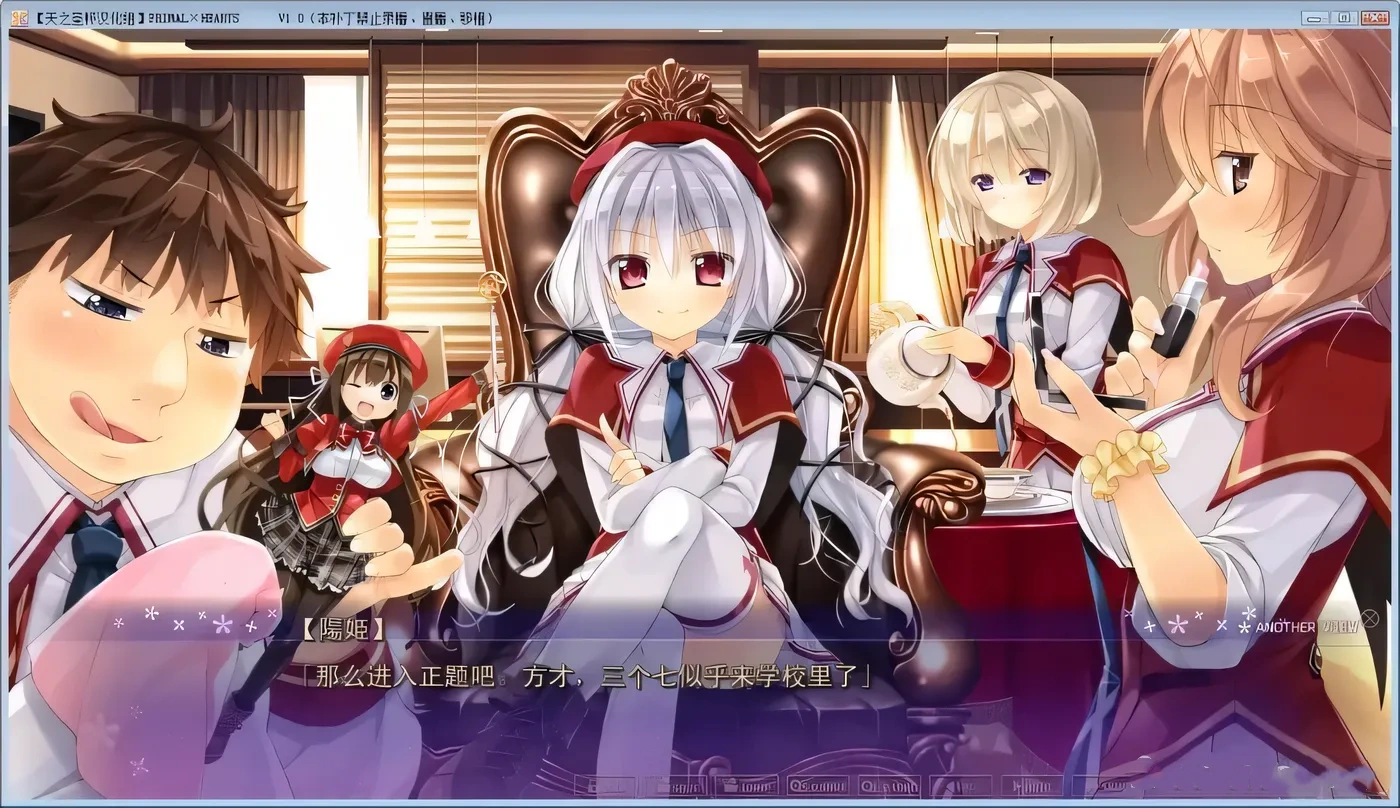This screenshot has height=808, width=1400.
Task: Select the QL quick-load icon
Action: (890, 788)
